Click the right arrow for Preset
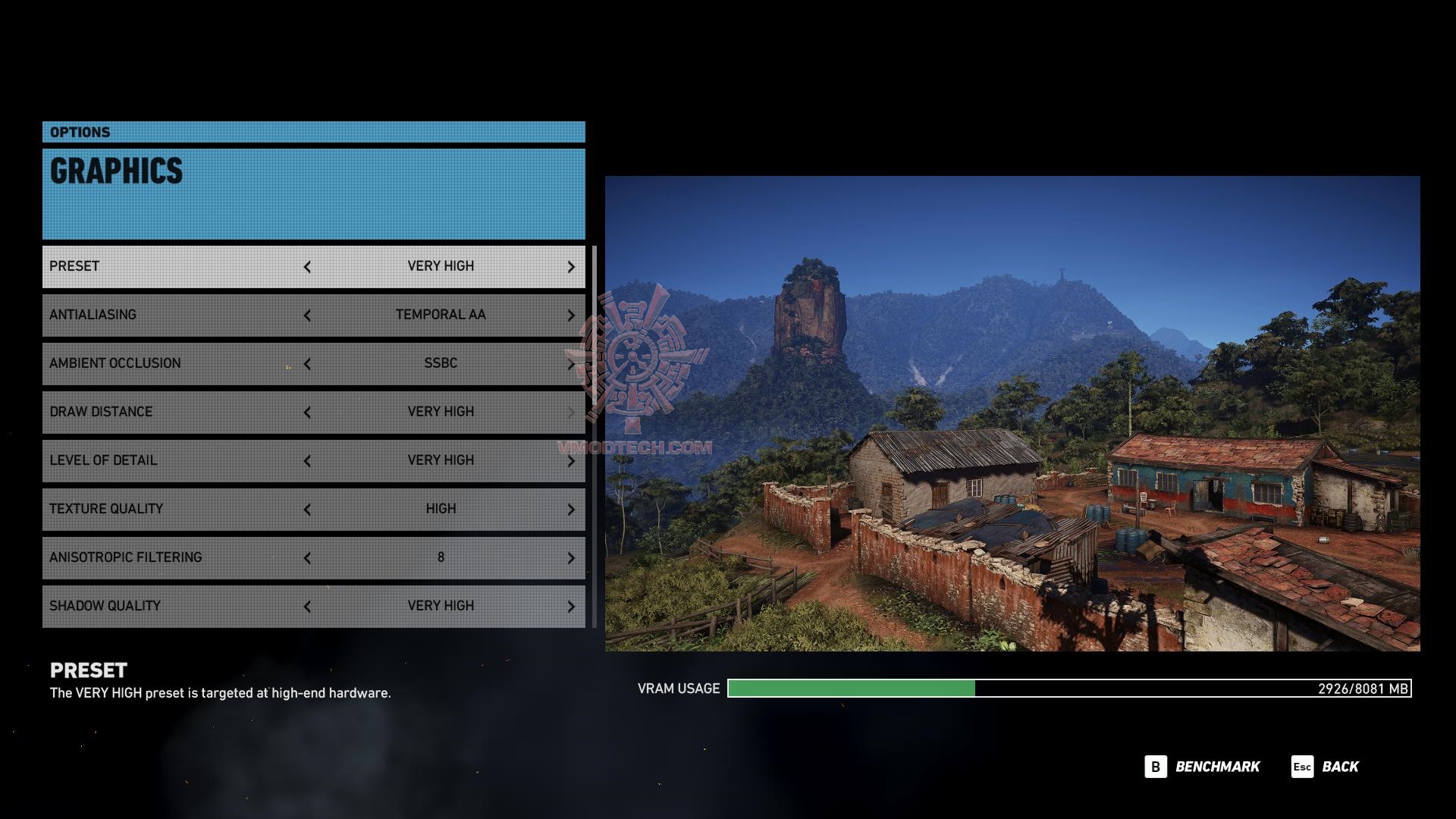Screen dimensions: 1456x819 (x=571, y=267)
